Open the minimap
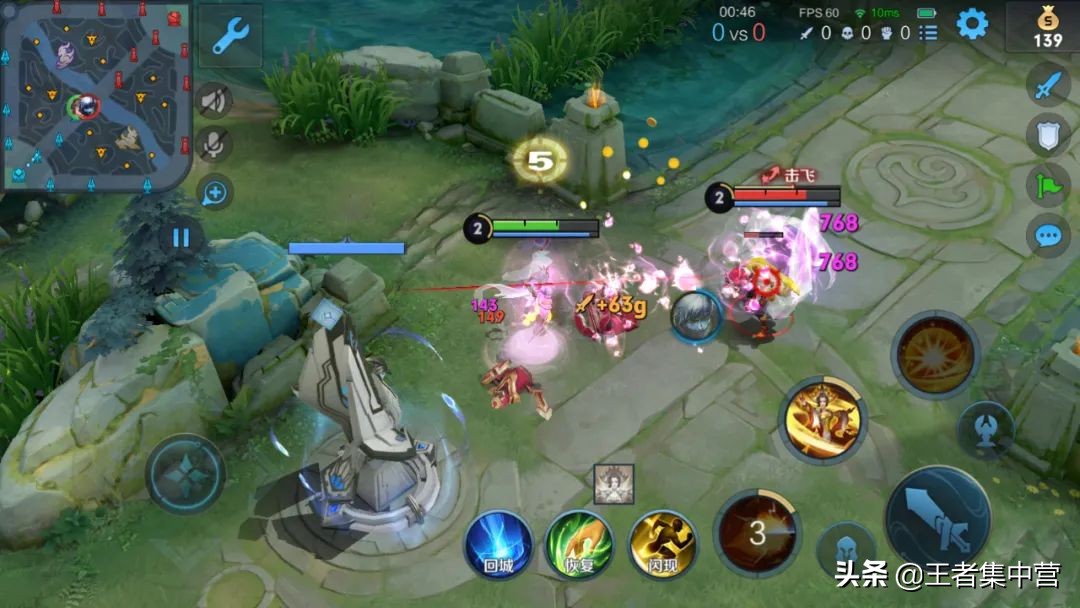This screenshot has width=1080, height=608. click(x=95, y=95)
